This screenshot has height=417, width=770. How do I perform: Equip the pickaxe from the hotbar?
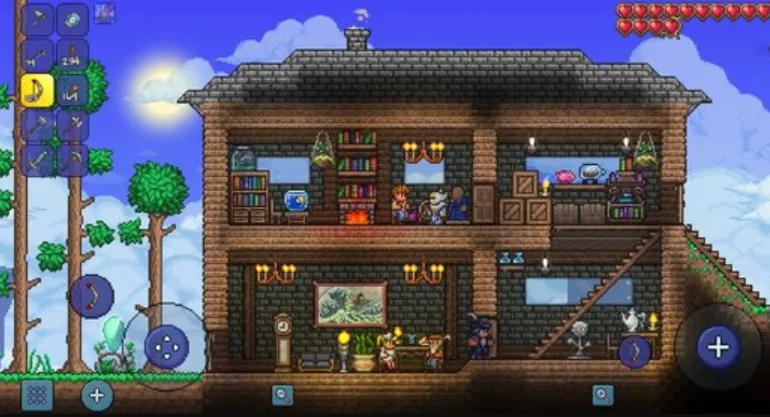72,160
